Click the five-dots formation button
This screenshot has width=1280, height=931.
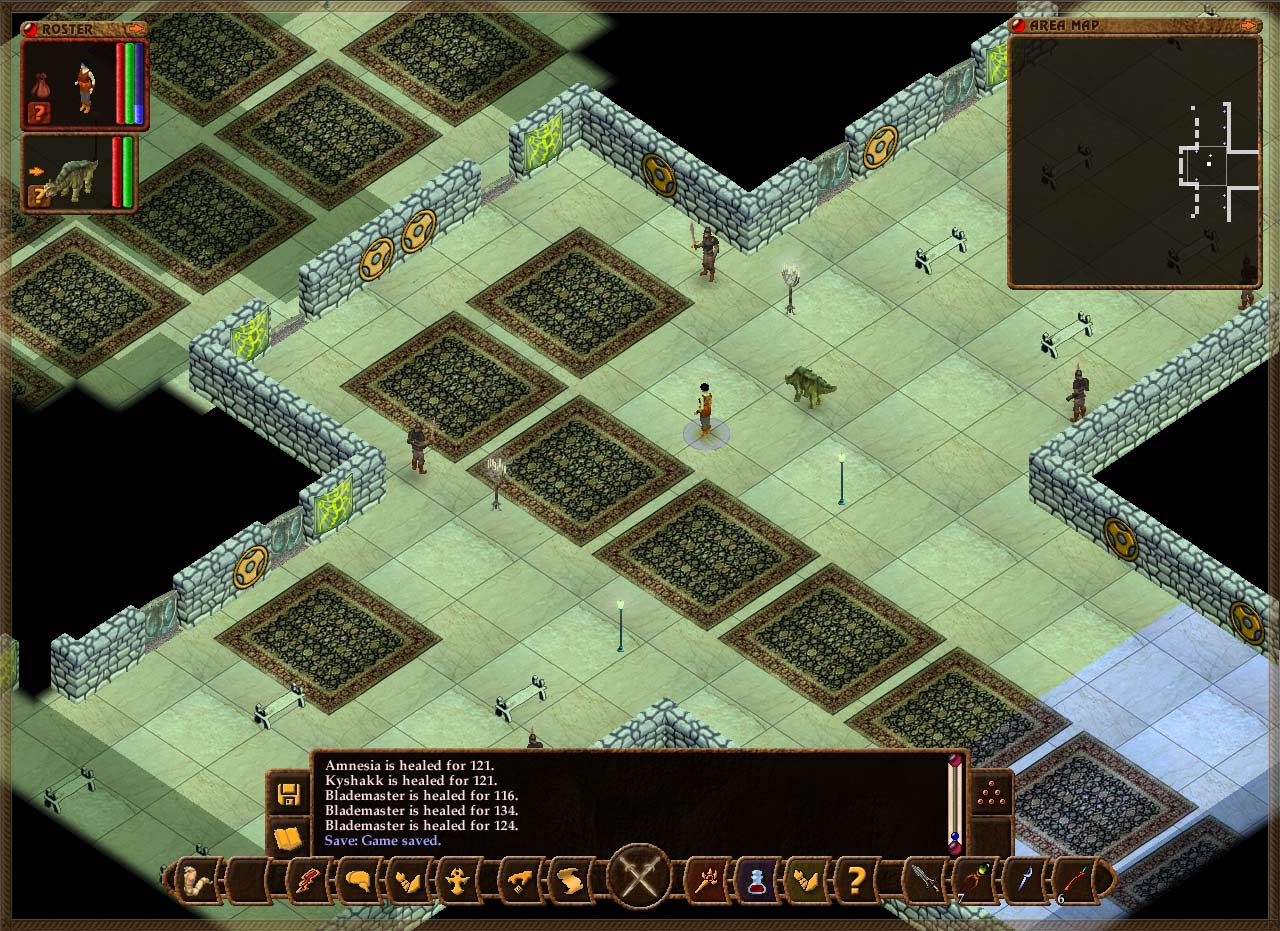(x=991, y=794)
